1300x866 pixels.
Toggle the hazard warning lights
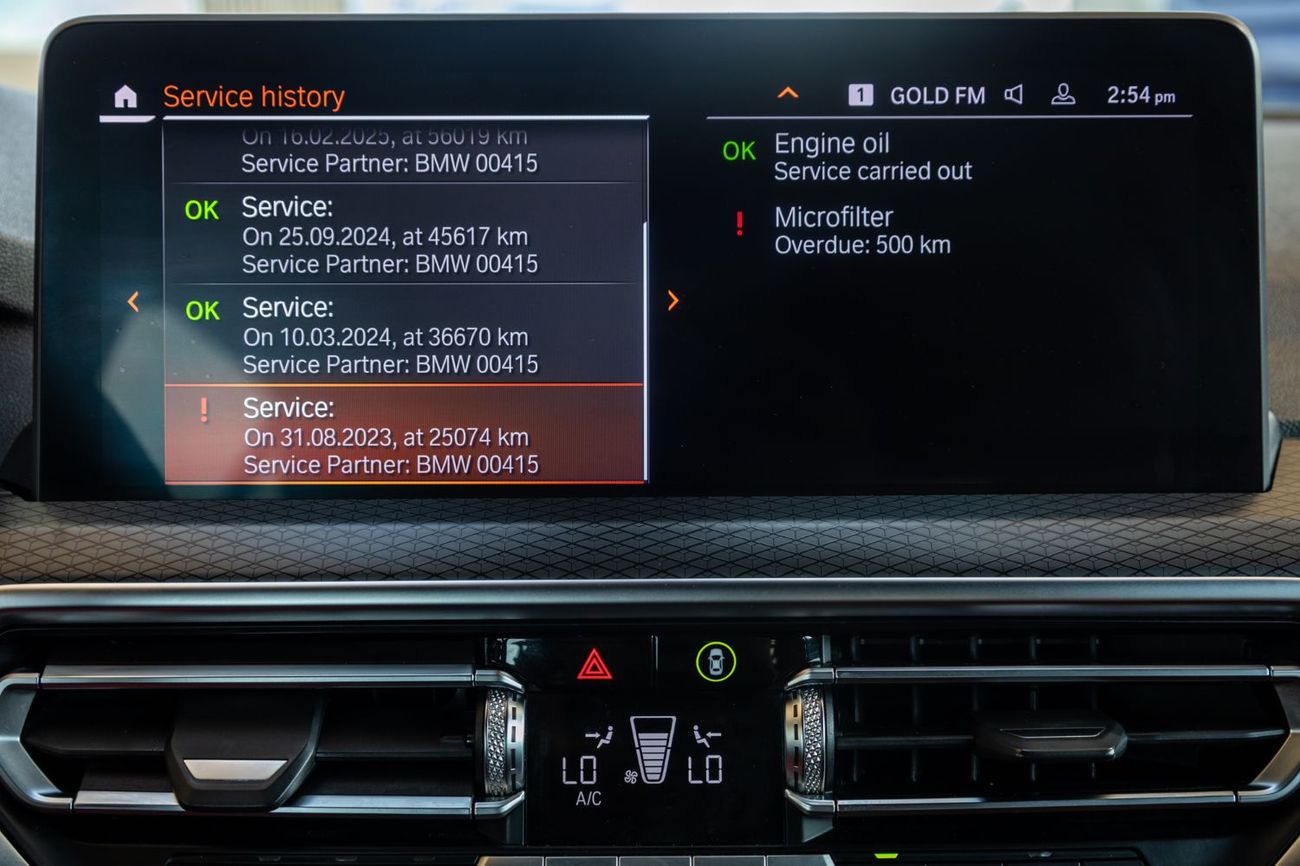click(x=593, y=662)
